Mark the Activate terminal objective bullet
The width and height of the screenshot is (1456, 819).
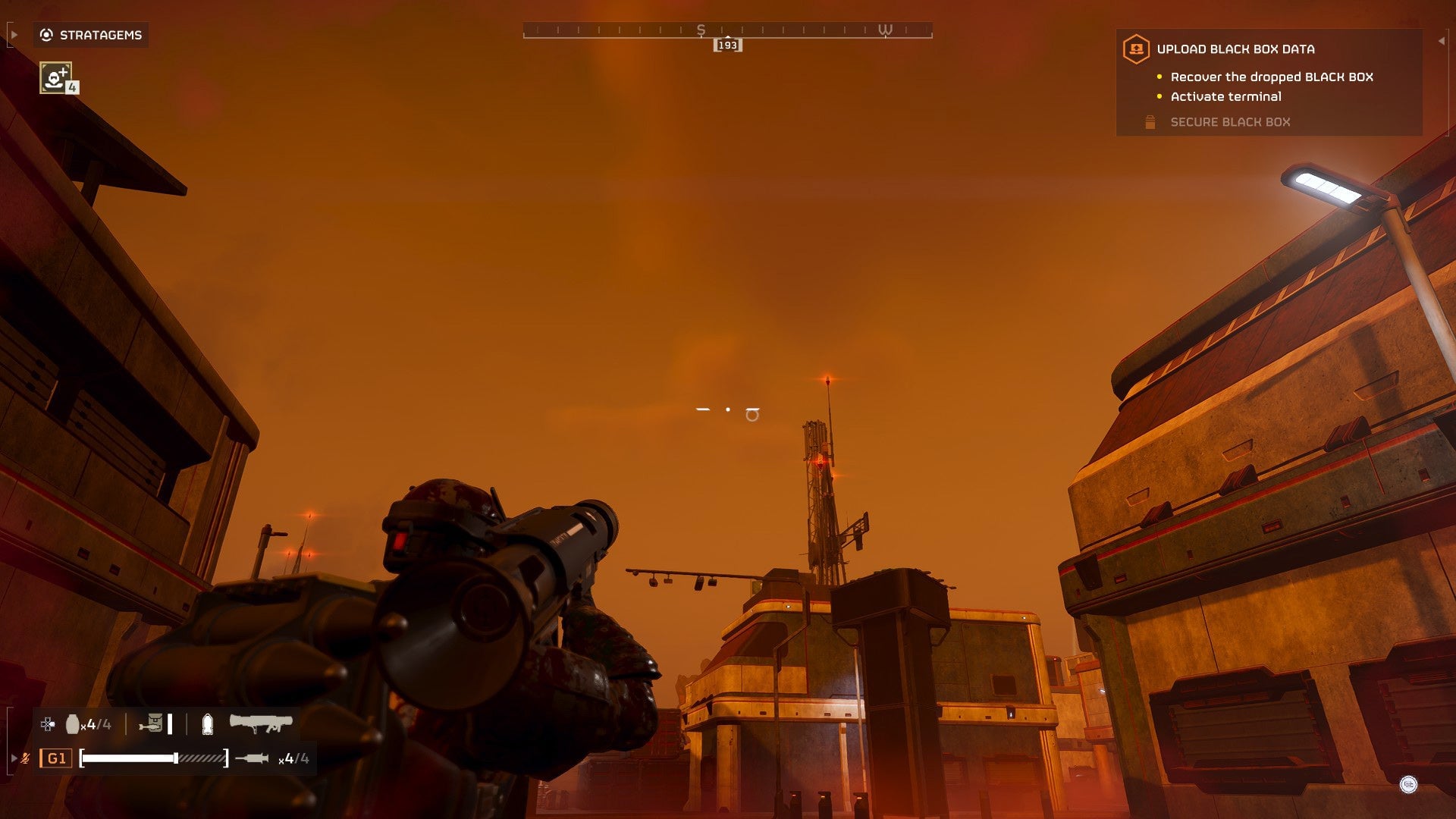point(1159,96)
